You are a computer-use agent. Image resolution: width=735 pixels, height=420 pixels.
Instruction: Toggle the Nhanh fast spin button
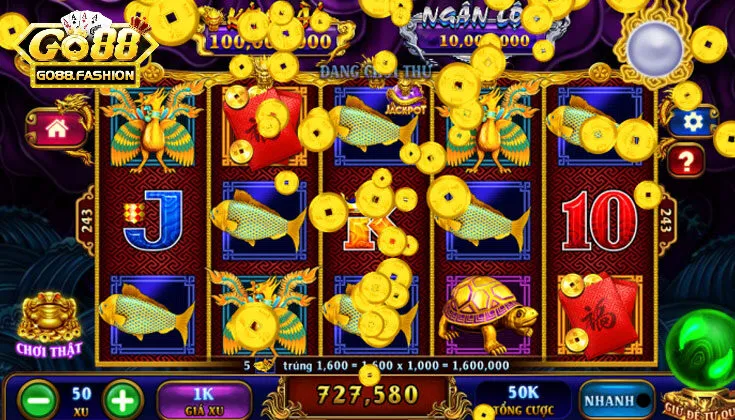(611, 398)
